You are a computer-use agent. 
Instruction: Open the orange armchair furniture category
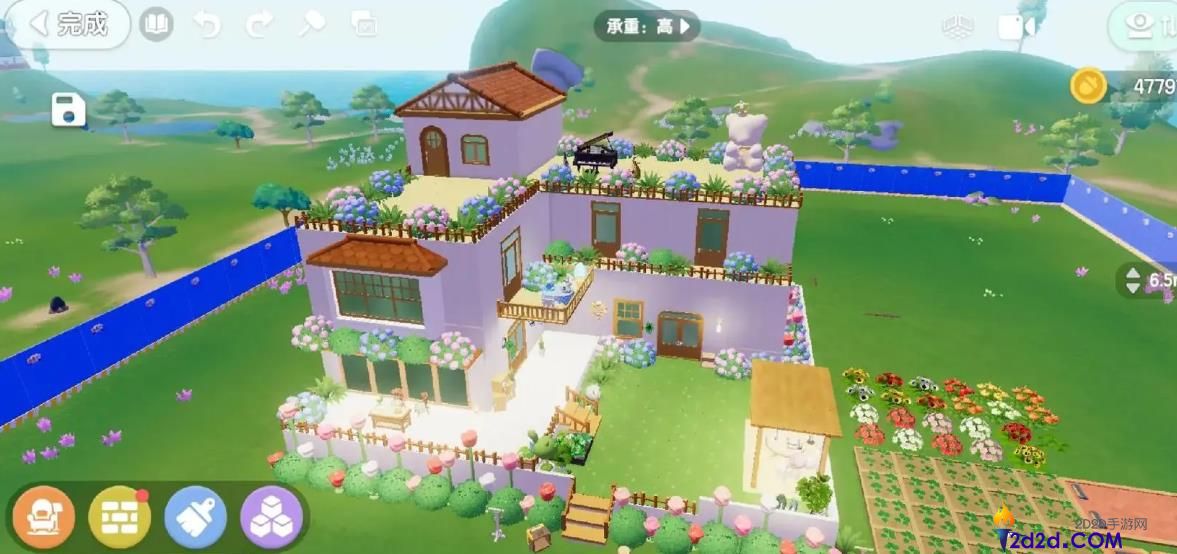[x=44, y=516]
